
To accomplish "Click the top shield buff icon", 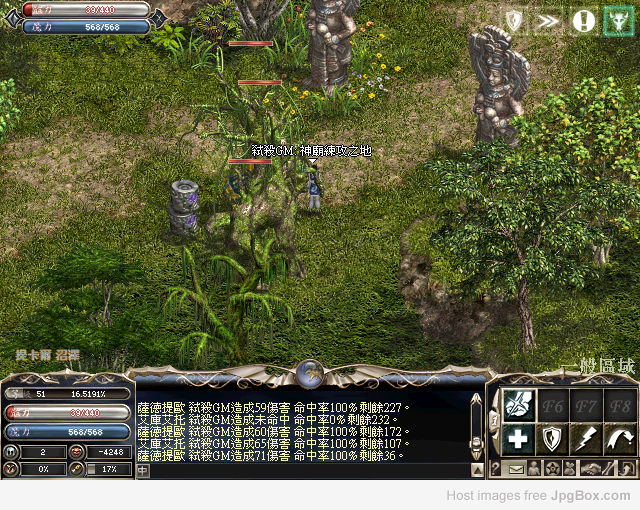I will [x=513, y=20].
